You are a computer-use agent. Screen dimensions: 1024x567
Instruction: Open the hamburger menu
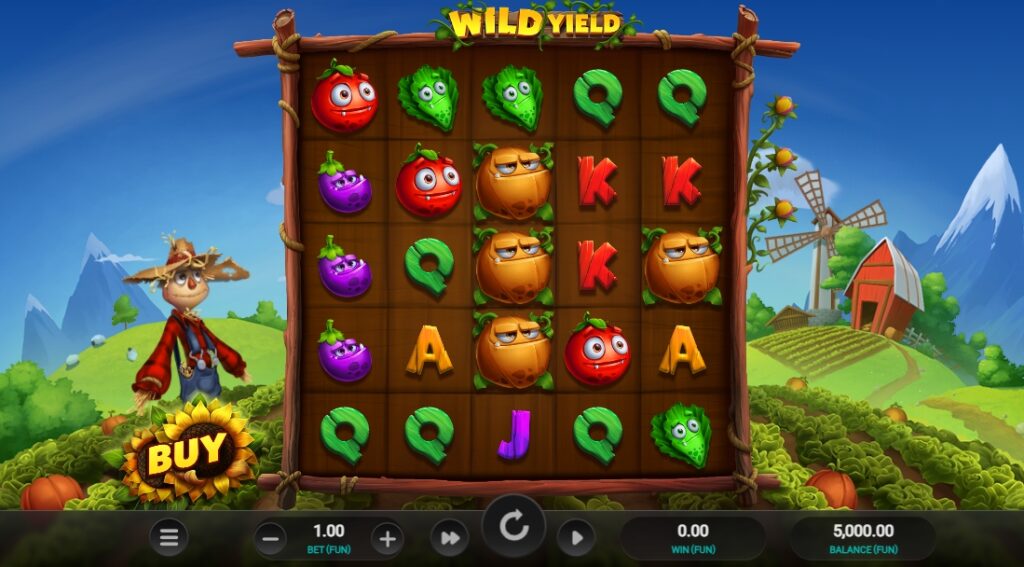click(169, 538)
